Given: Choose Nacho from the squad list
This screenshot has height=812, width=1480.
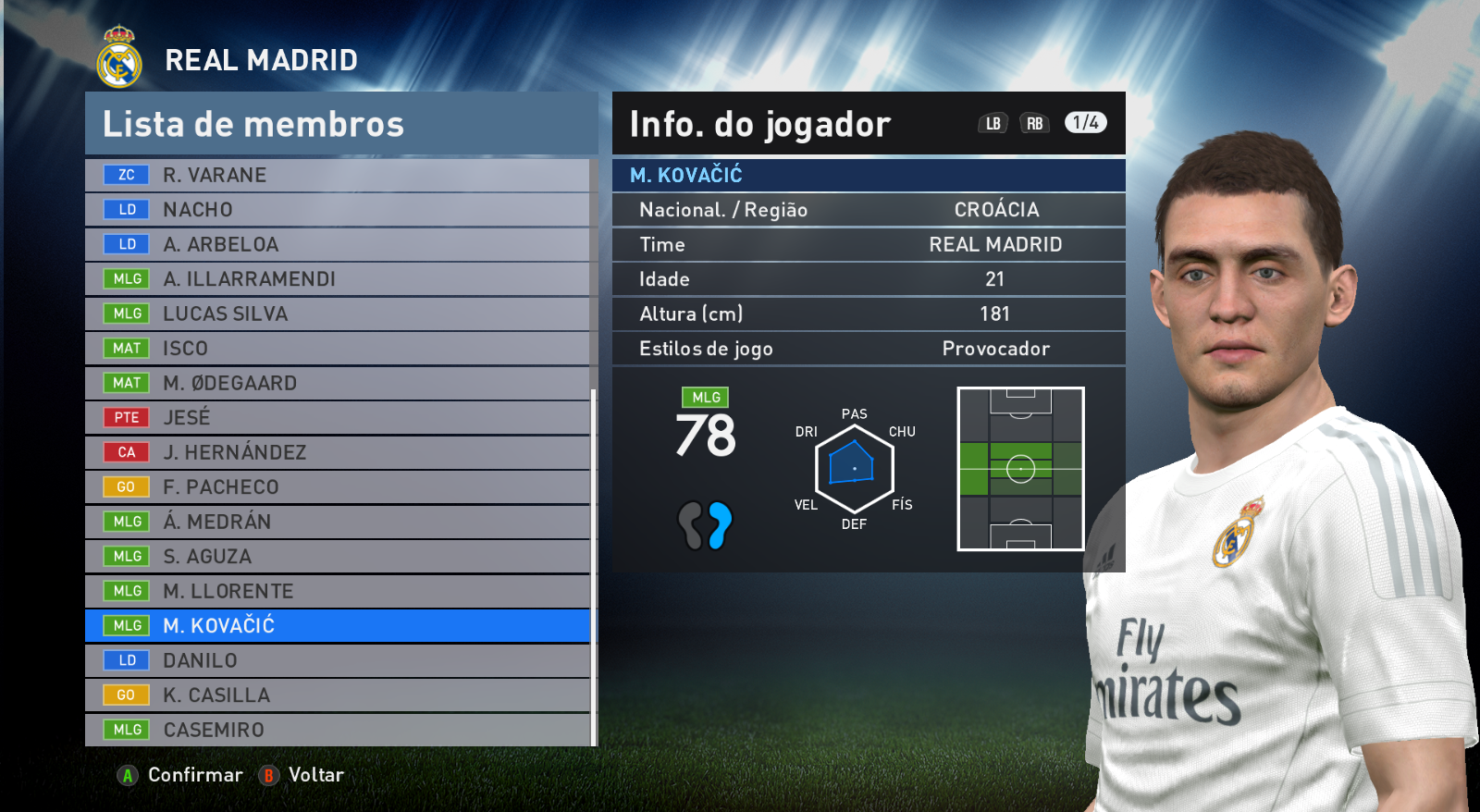Looking at the screenshot, I should 338,210.
